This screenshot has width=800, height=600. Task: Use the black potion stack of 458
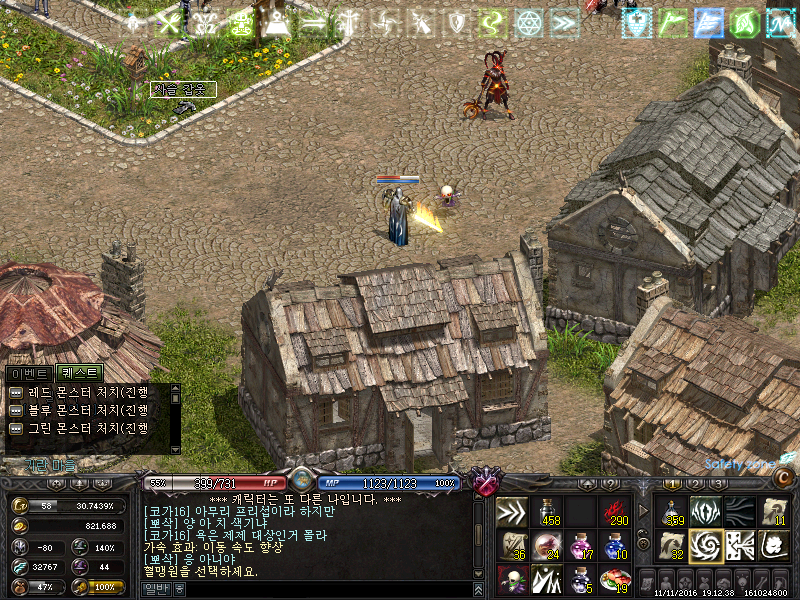click(x=546, y=511)
